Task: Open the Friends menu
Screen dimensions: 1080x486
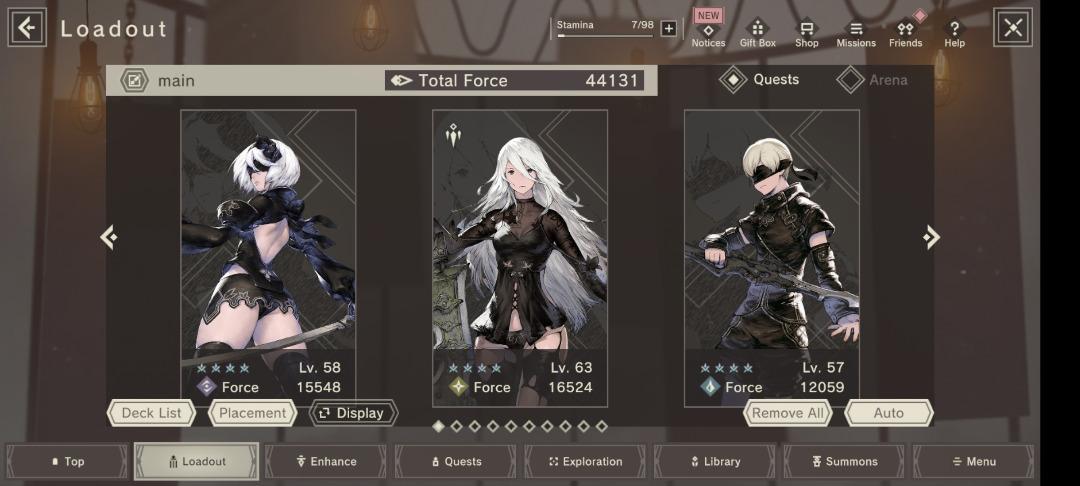Action: tap(905, 34)
